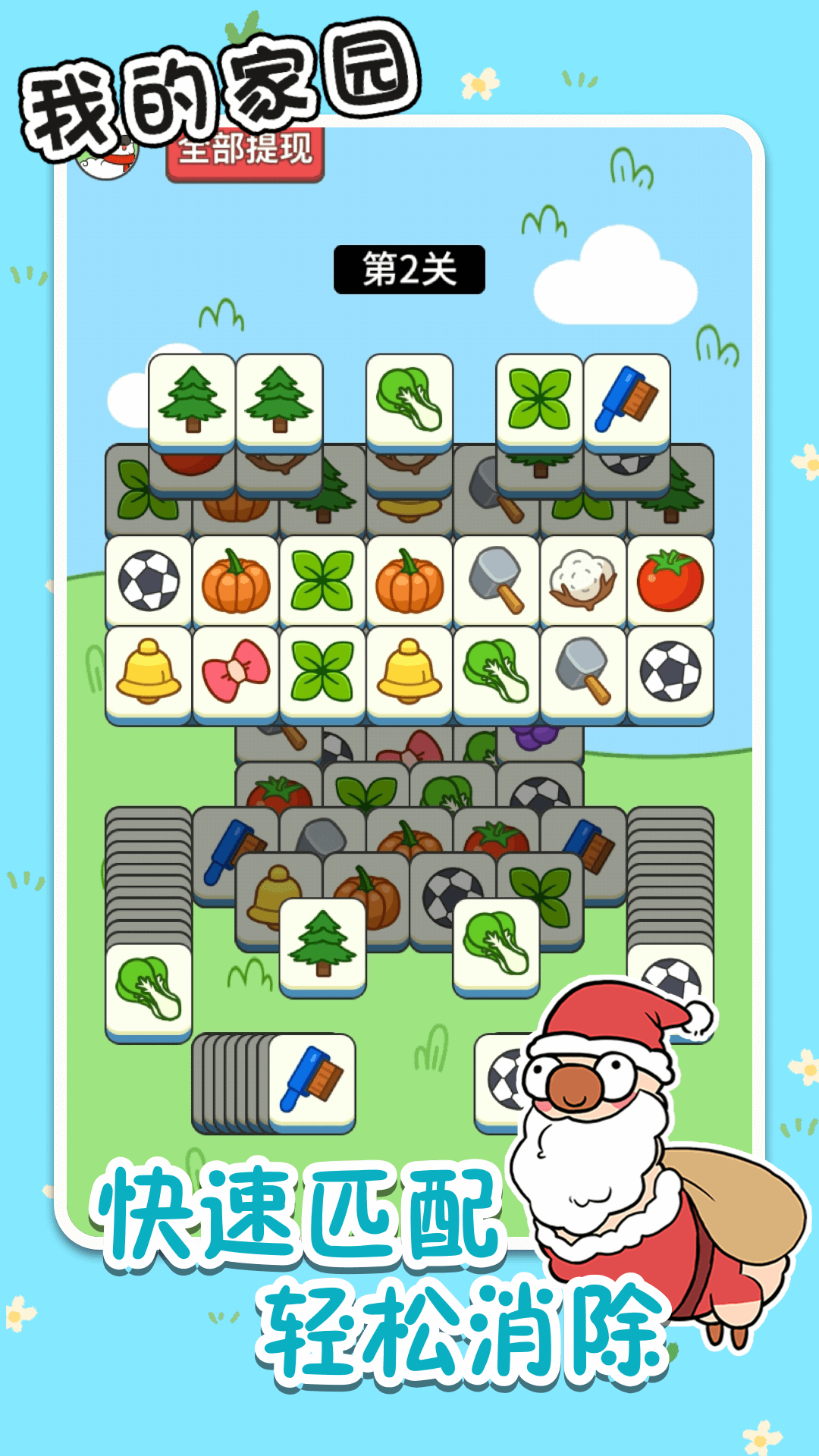Select the brush tile beside the top clover

[626, 399]
